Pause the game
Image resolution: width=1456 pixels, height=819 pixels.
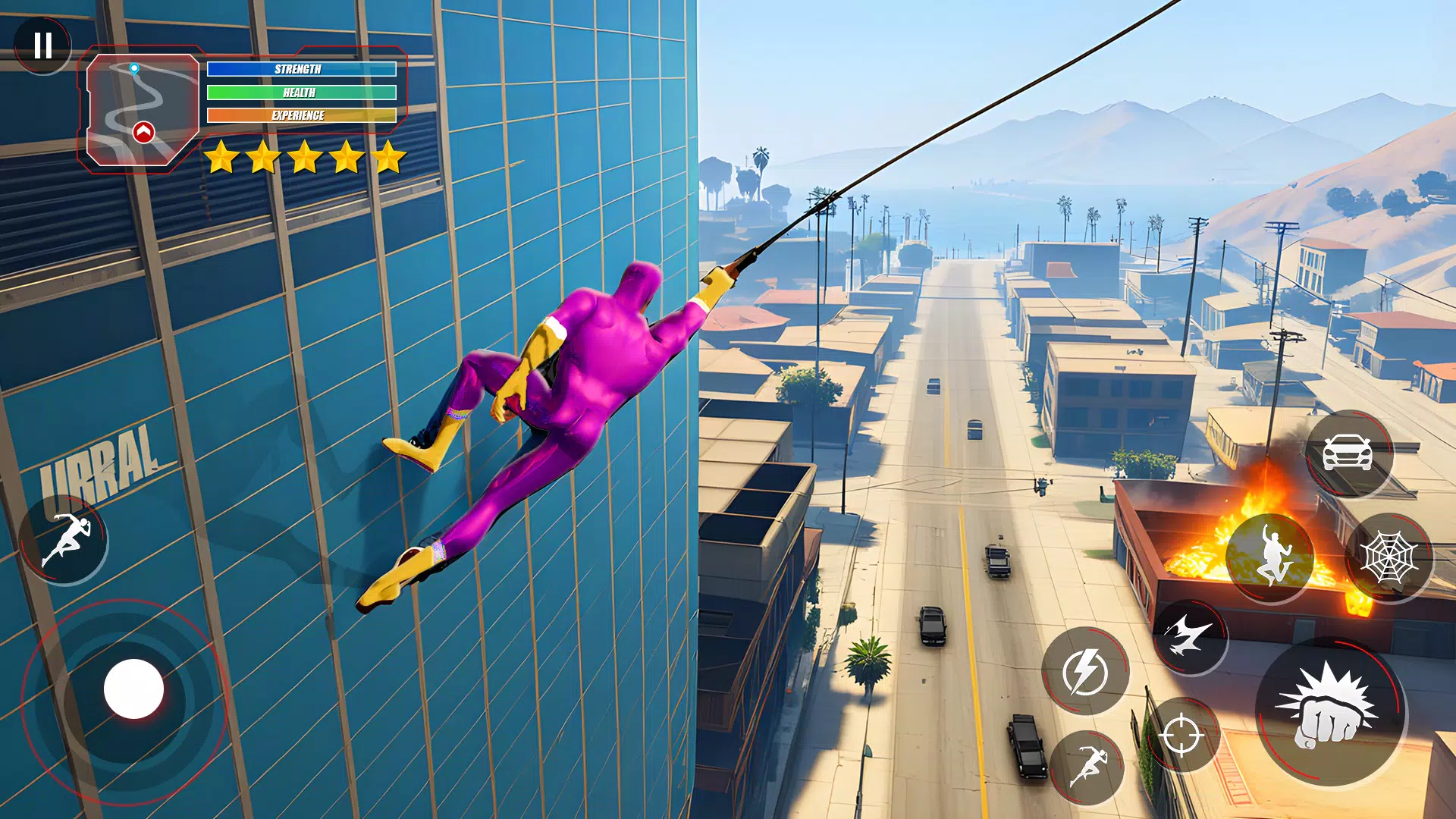[43, 45]
